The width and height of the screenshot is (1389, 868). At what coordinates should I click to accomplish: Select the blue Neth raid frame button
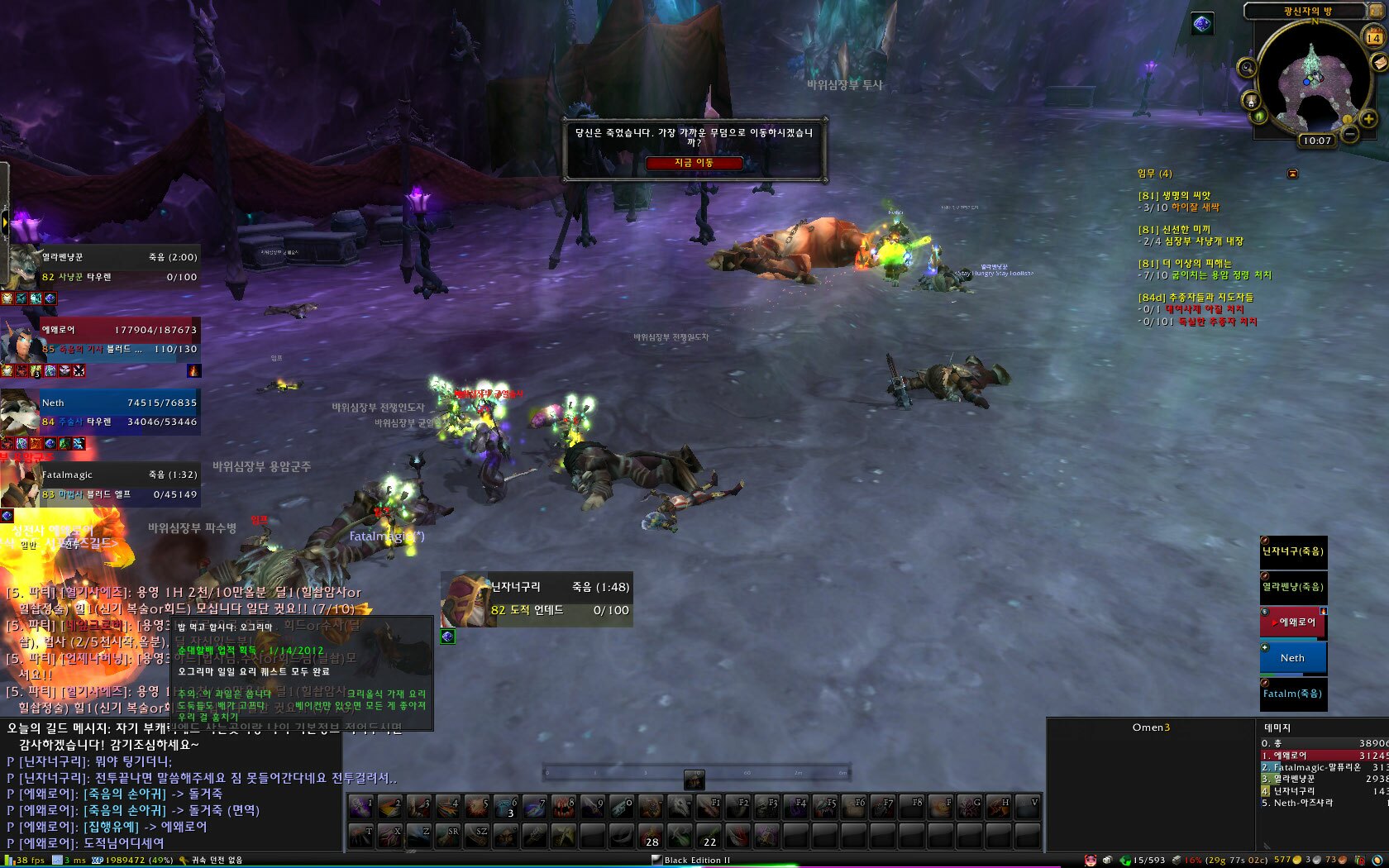tap(1293, 658)
